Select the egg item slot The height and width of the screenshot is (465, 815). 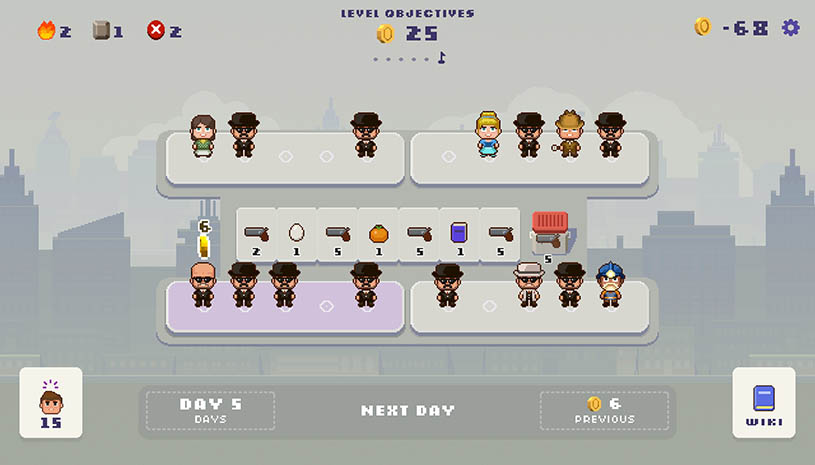[x=296, y=235]
